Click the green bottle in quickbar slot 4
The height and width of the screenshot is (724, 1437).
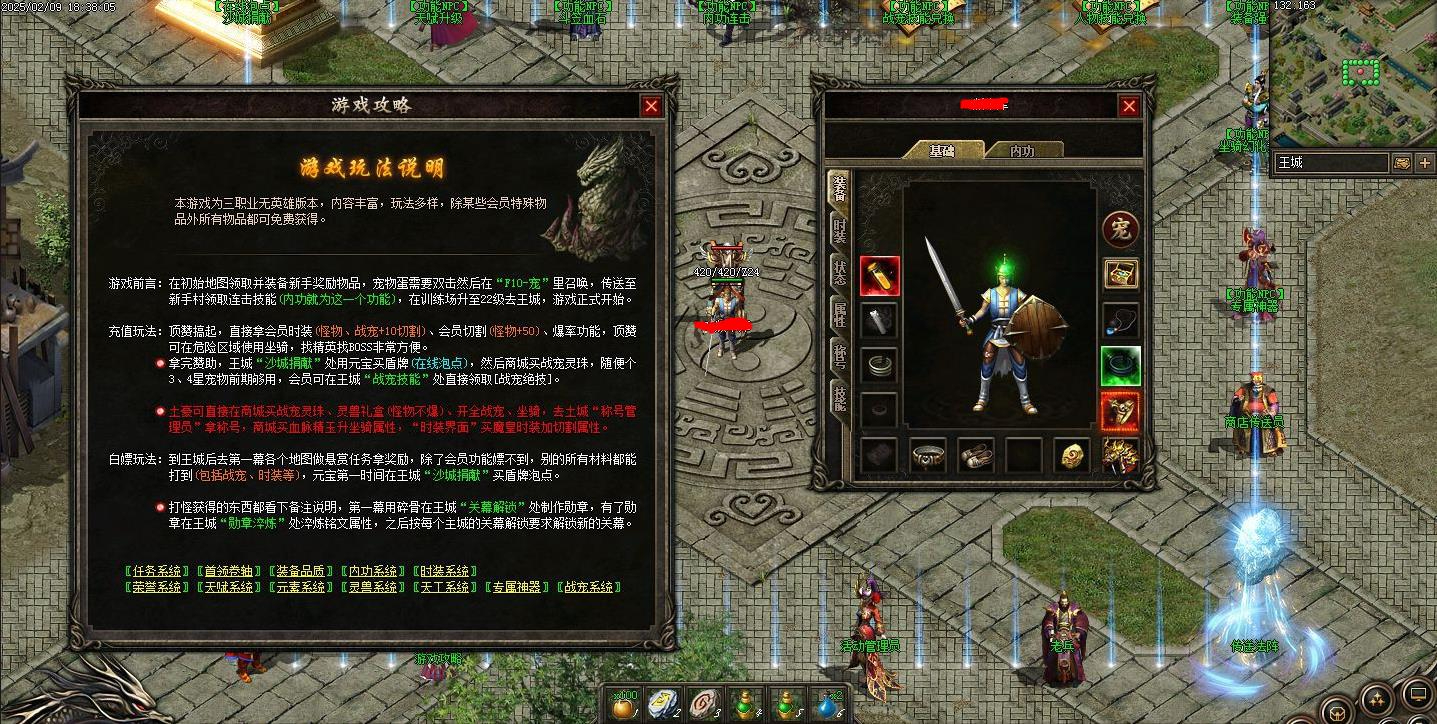point(744,706)
